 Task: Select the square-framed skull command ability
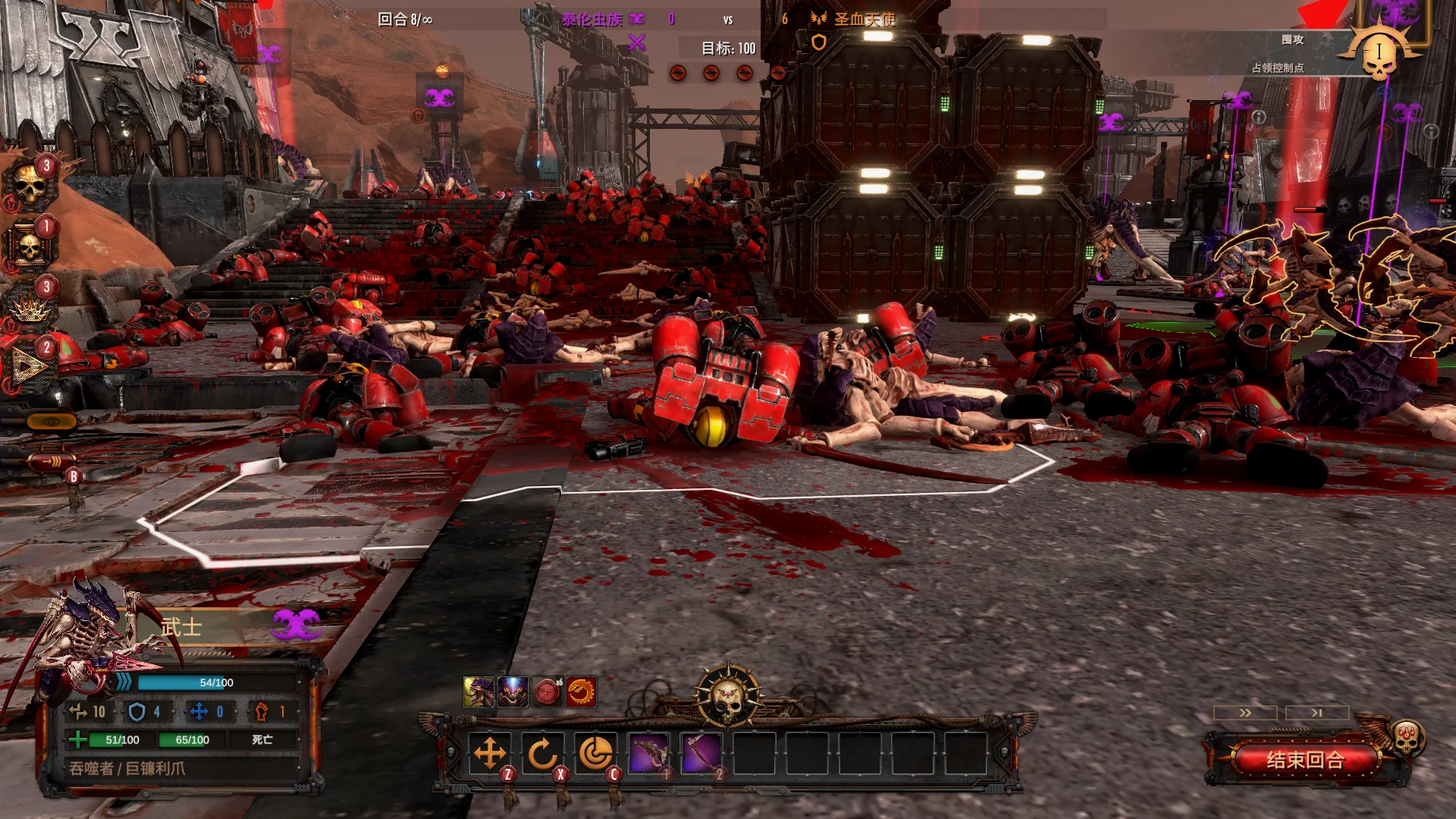tap(30, 246)
